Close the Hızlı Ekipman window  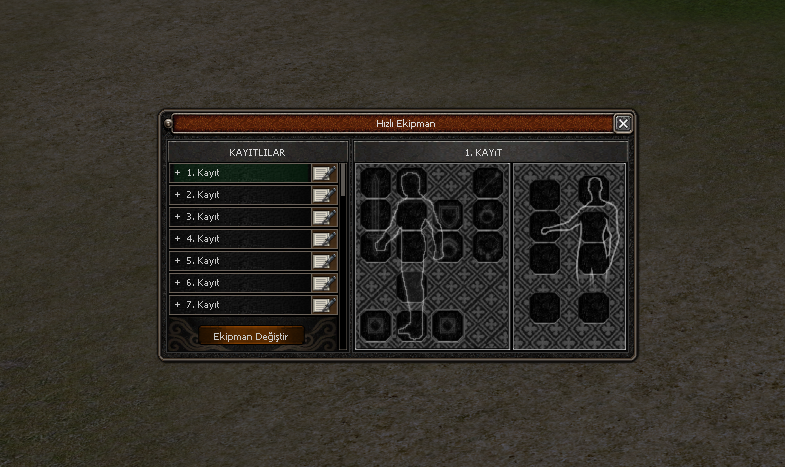(623, 124)
